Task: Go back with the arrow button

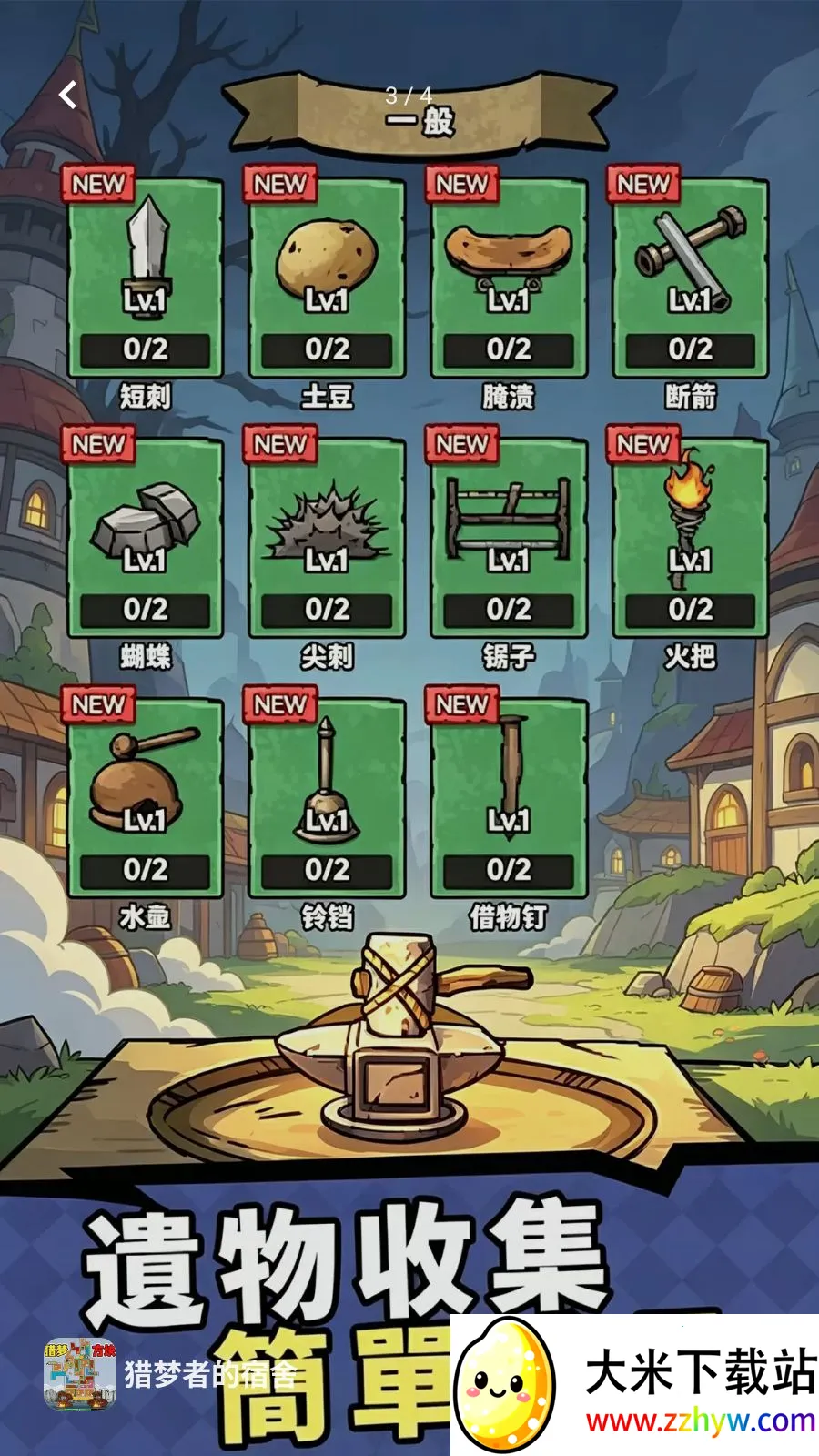Action: click(x=68, y=95)
